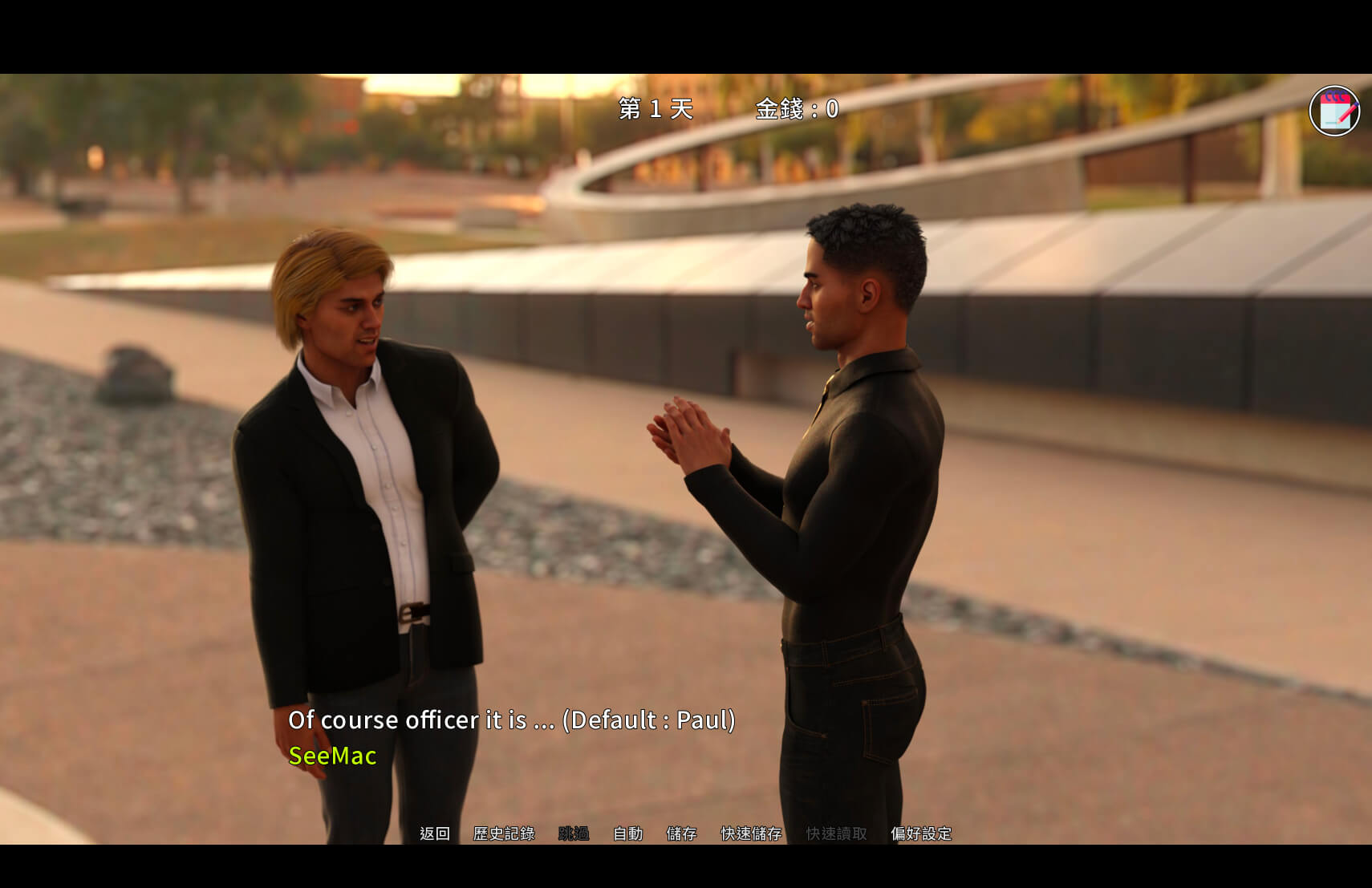This screenshot has height=888, width=1372.
Task: Open 偏好設定 preferences
Action: [921, 833]
